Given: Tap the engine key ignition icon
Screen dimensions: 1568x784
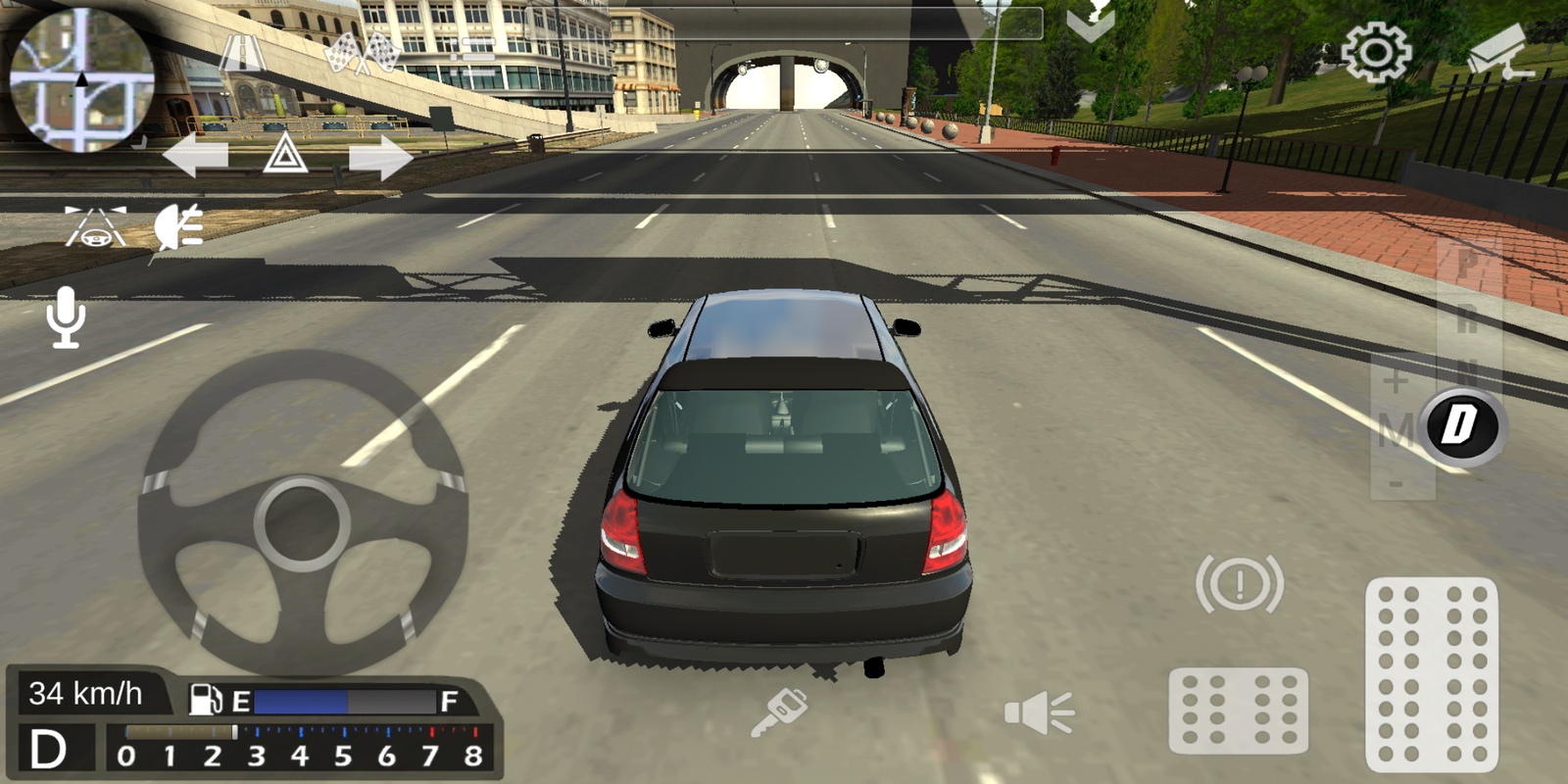Looking at the screenshot, I should [779, 711].
